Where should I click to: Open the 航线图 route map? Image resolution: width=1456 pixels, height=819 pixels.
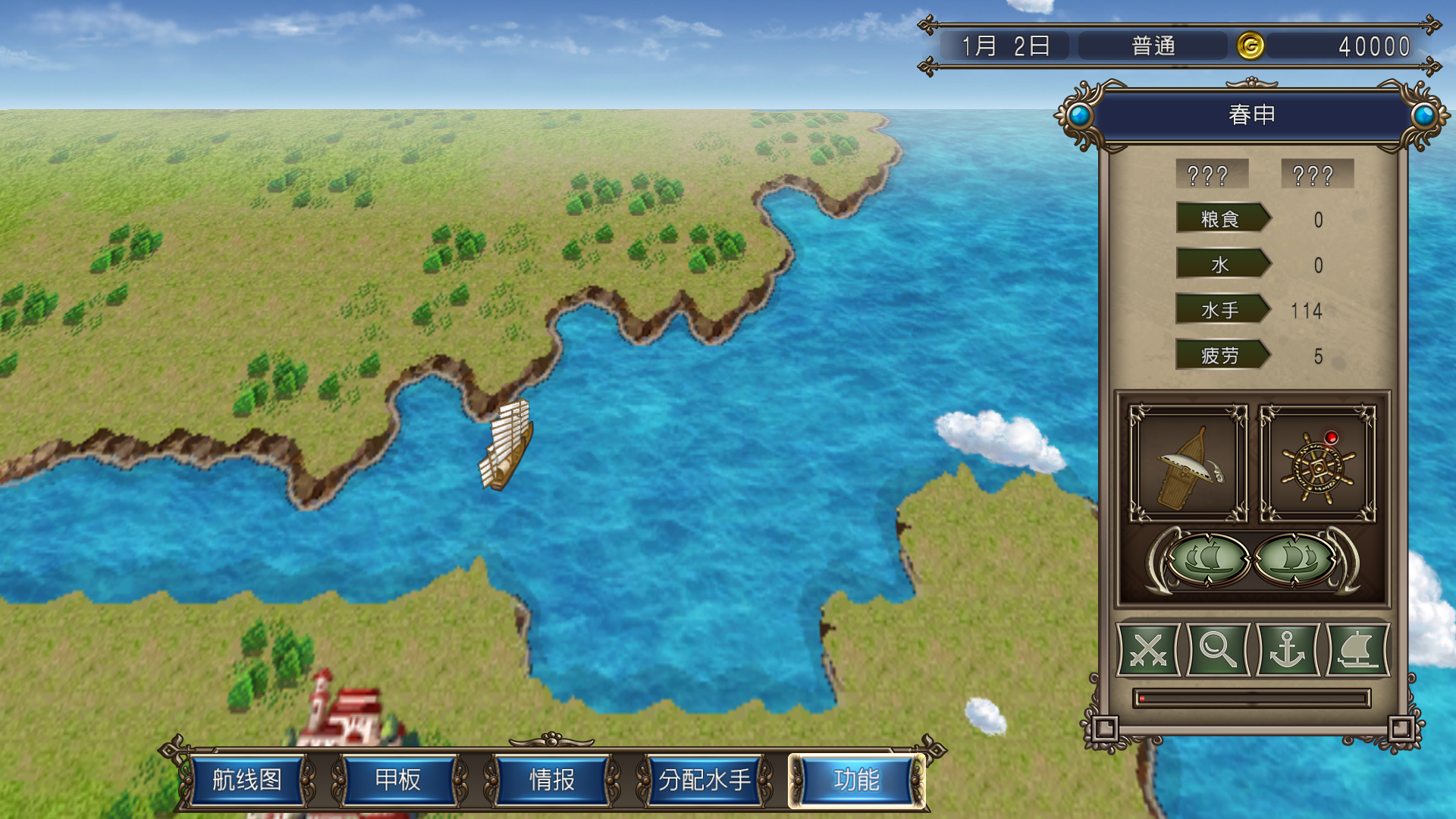point(247,780)
